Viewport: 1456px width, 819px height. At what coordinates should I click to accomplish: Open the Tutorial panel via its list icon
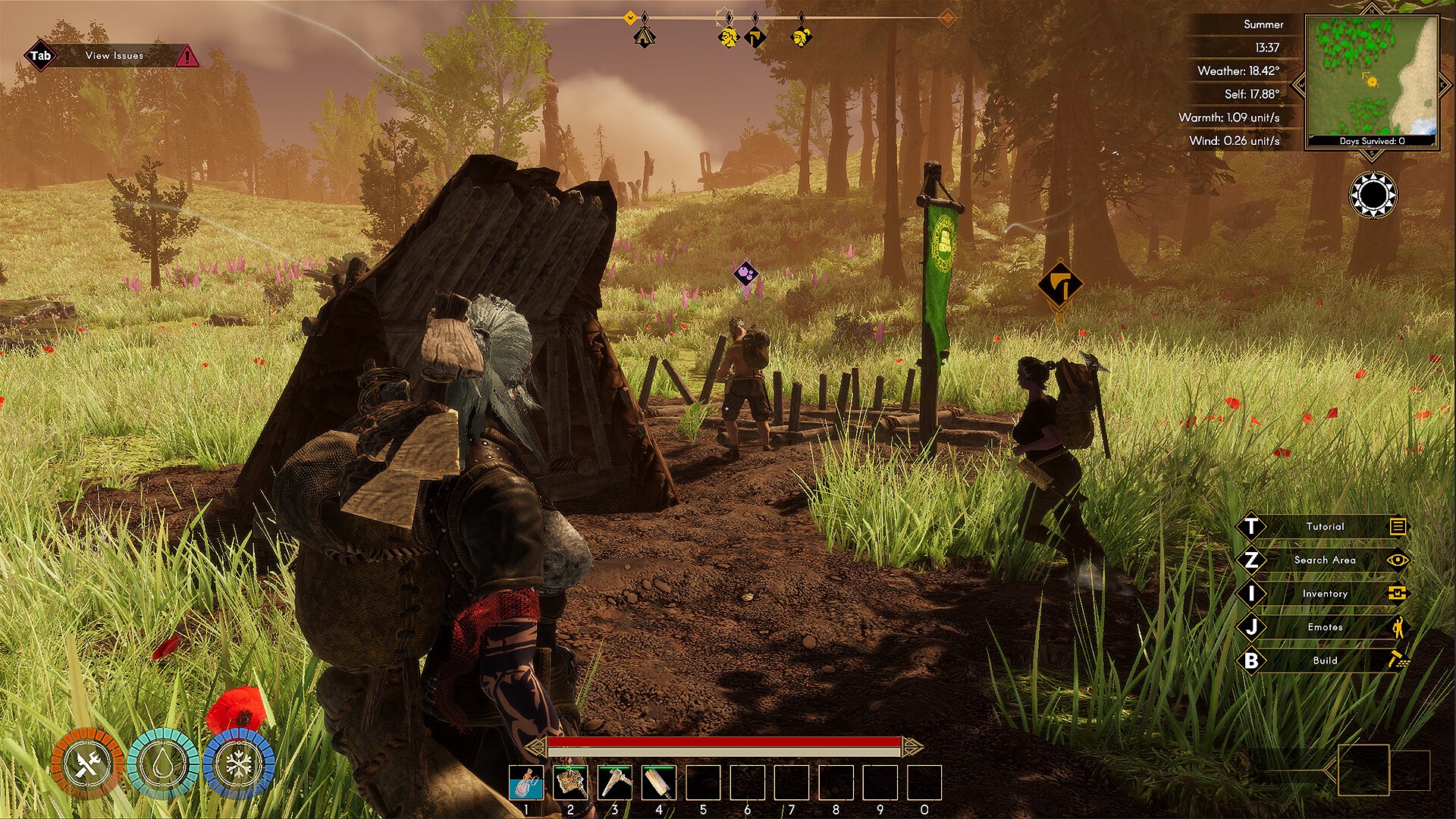1397,526
